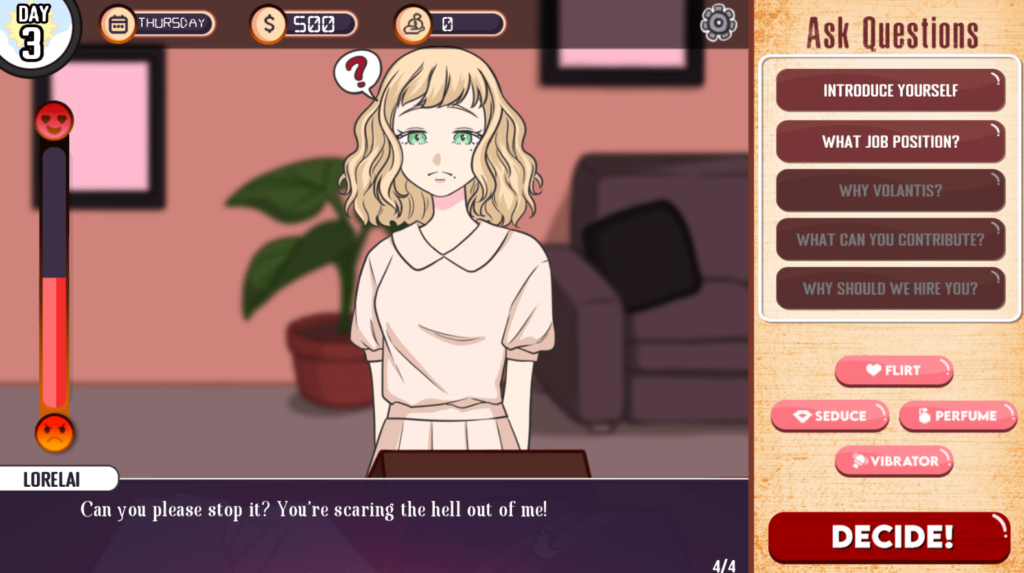The height and width of the screenshot is (573, 1024).
Task: Select the Why Volantis question
Action: [890, 190]
